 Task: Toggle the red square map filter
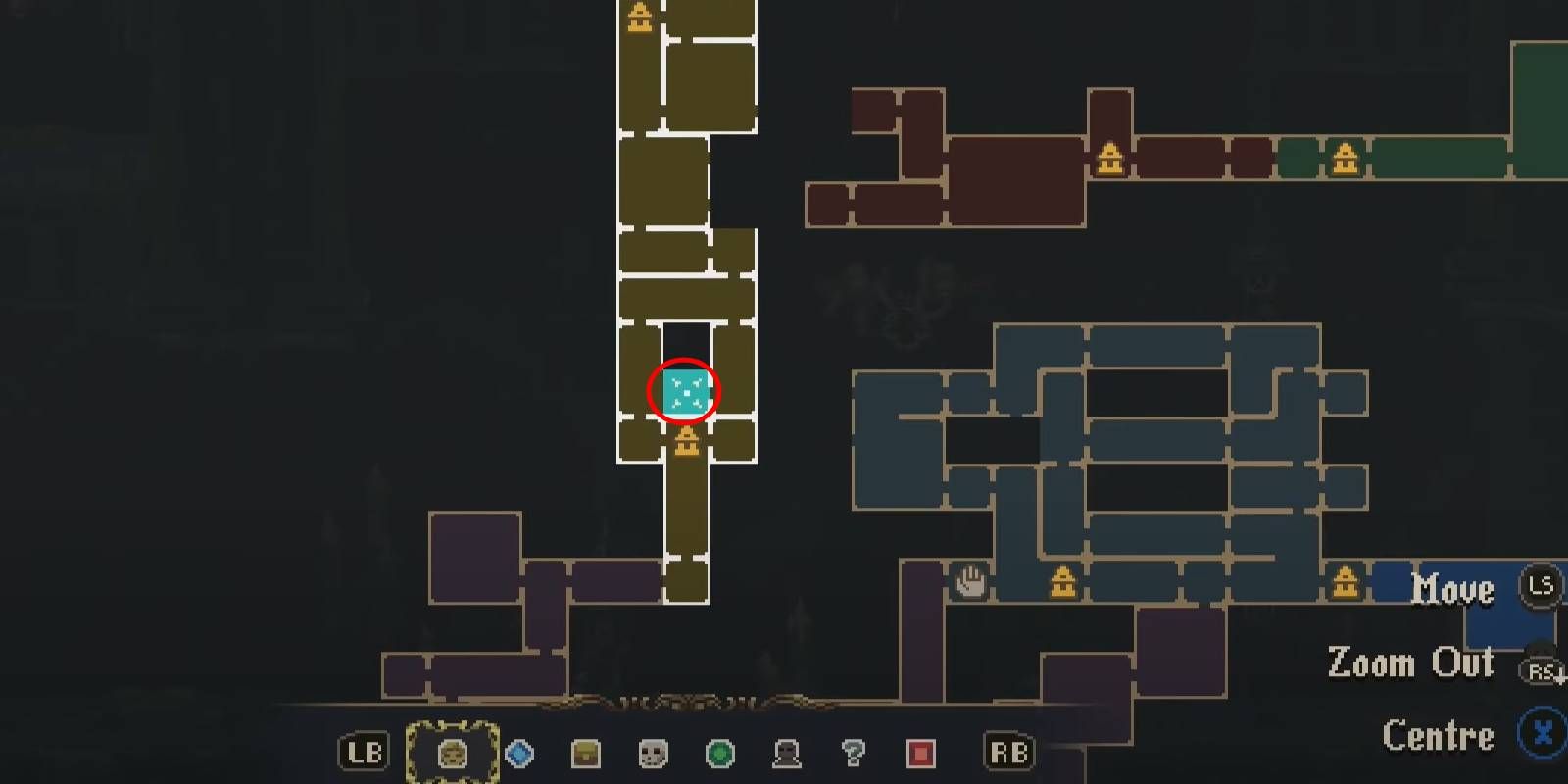921,755
